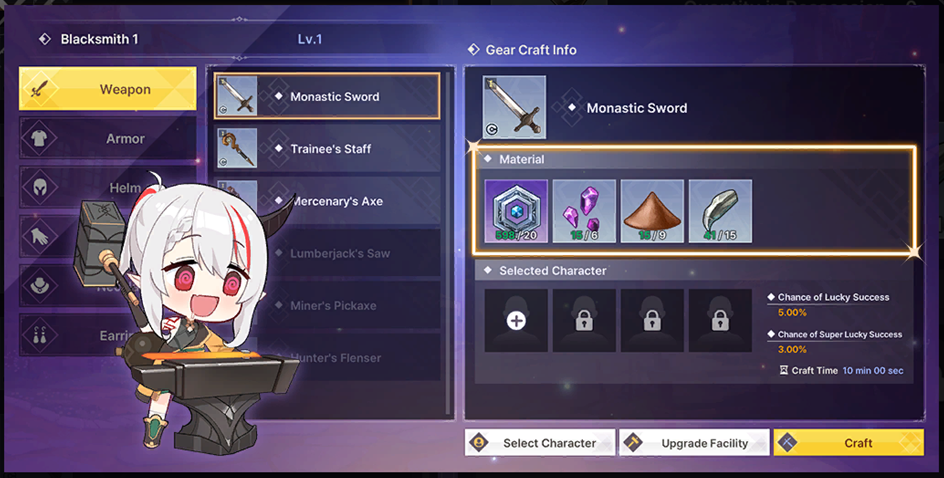Open the Select Character button
This screenshot has height=478, width=944.
click(538, 443)
